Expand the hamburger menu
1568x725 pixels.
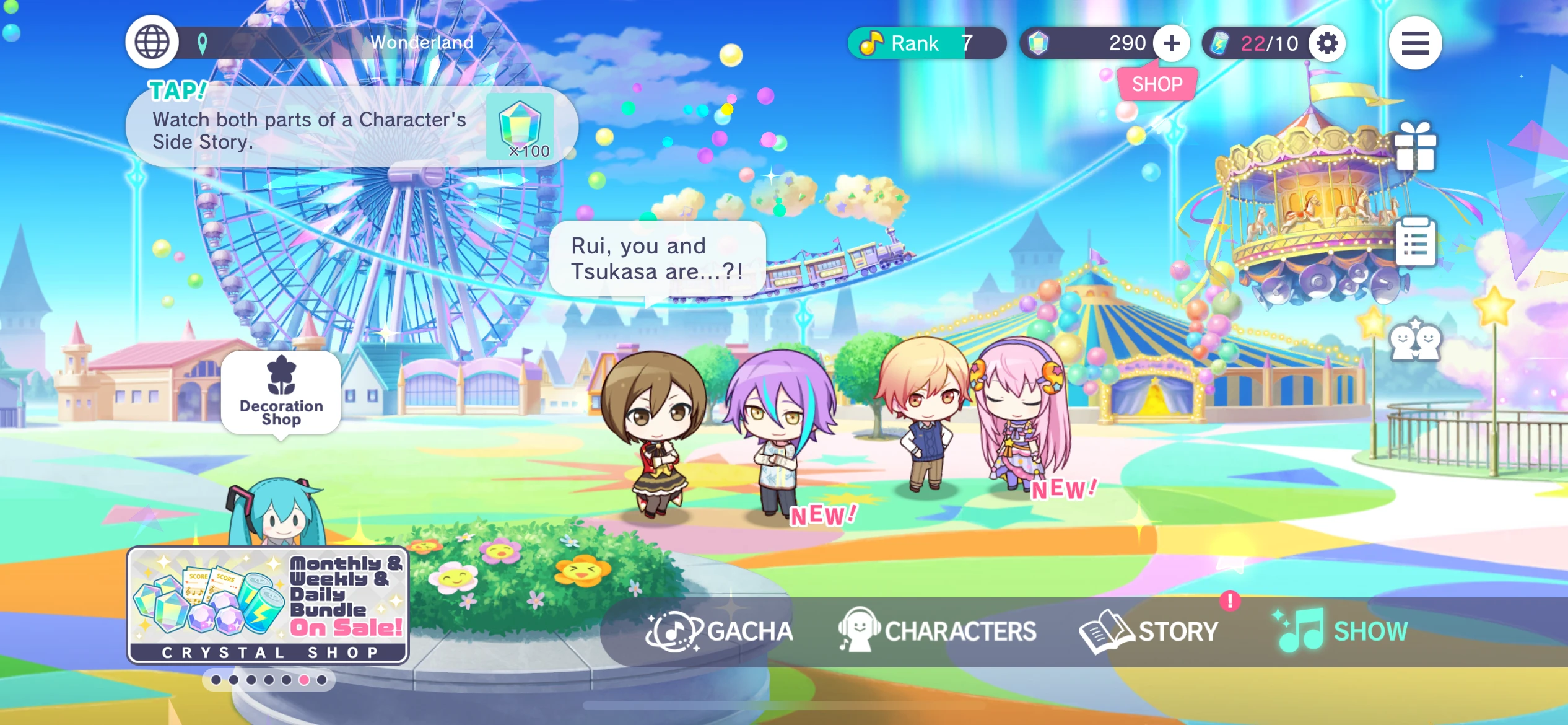point(1415,42)
